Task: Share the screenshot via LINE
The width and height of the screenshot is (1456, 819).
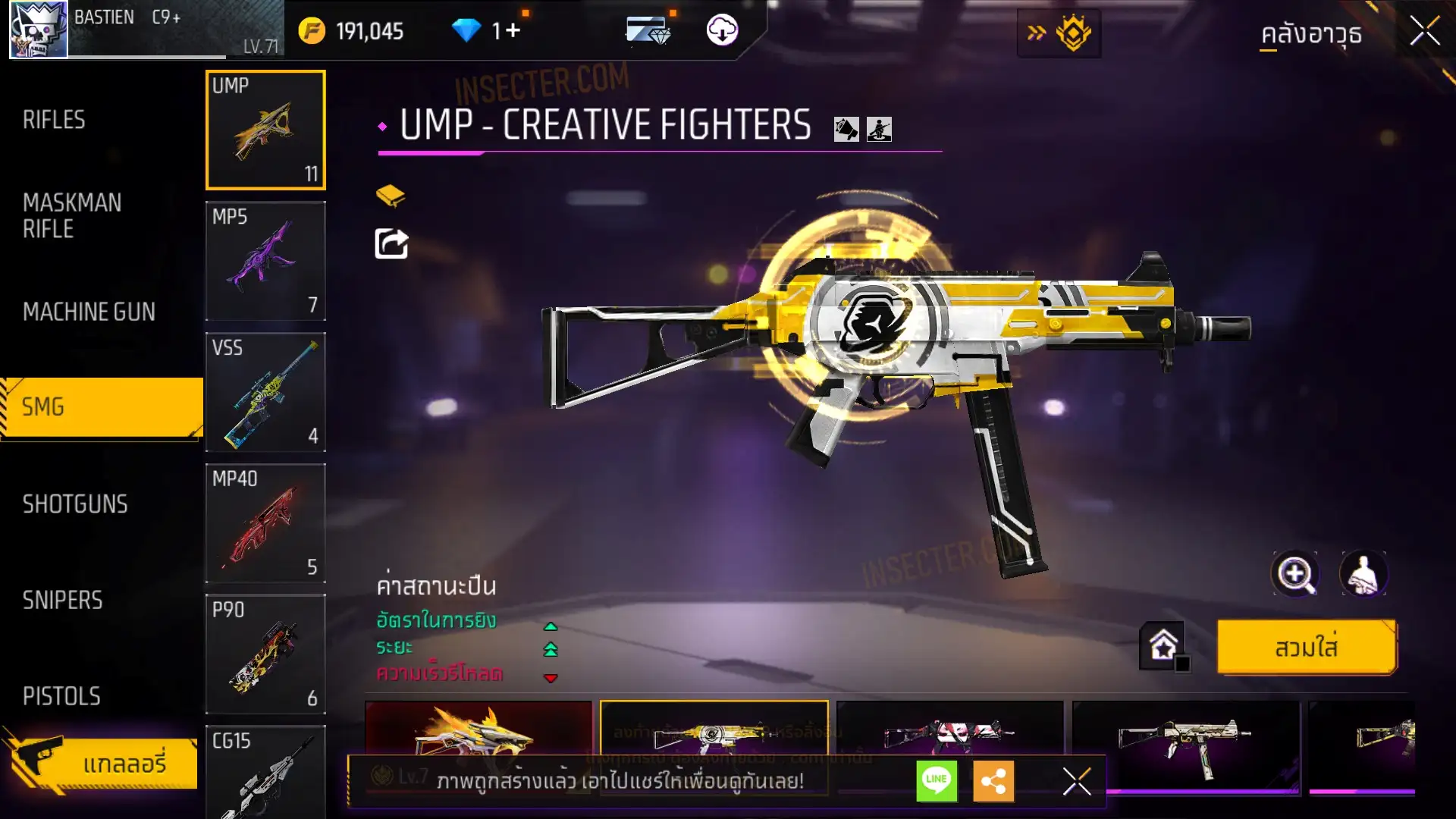Action: click(937, 780)
